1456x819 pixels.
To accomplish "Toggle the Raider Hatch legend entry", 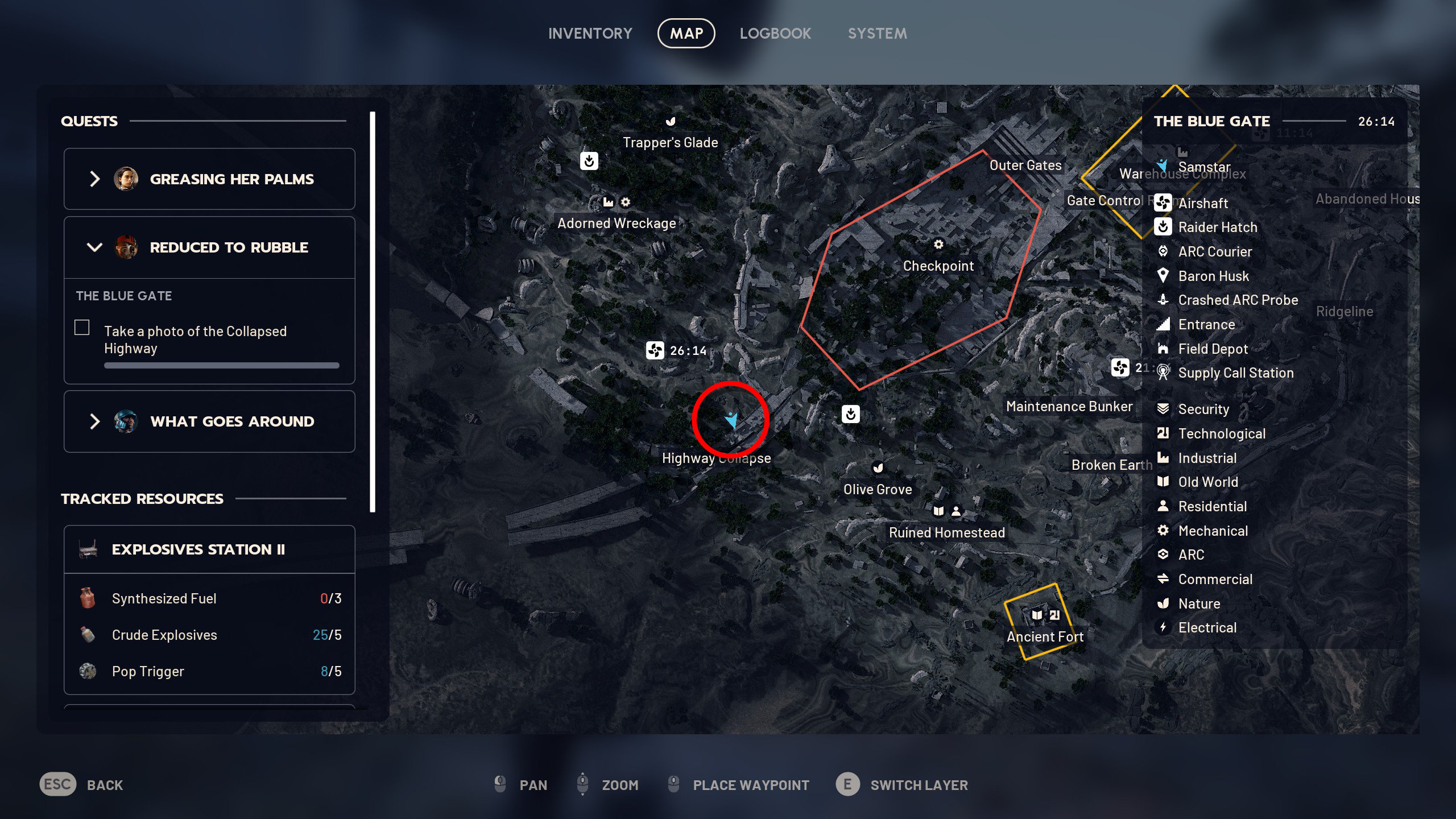I will click(1217, 227).
